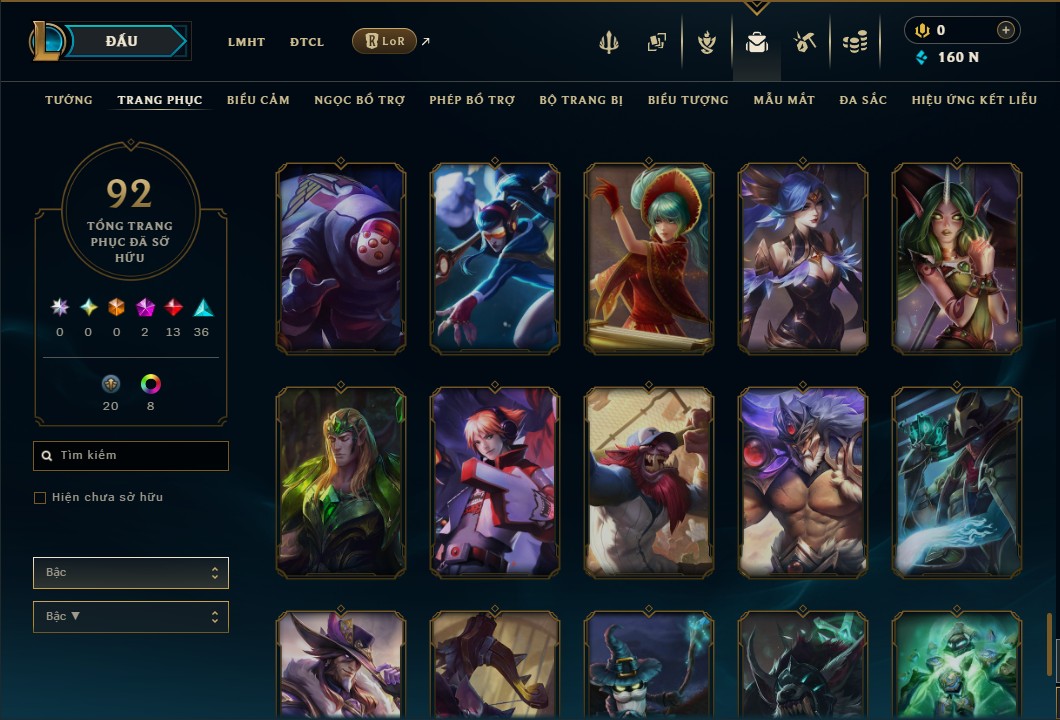Screen dimensions: 1060x720
Task: Open the LMHT section
Action: (246, 42)
